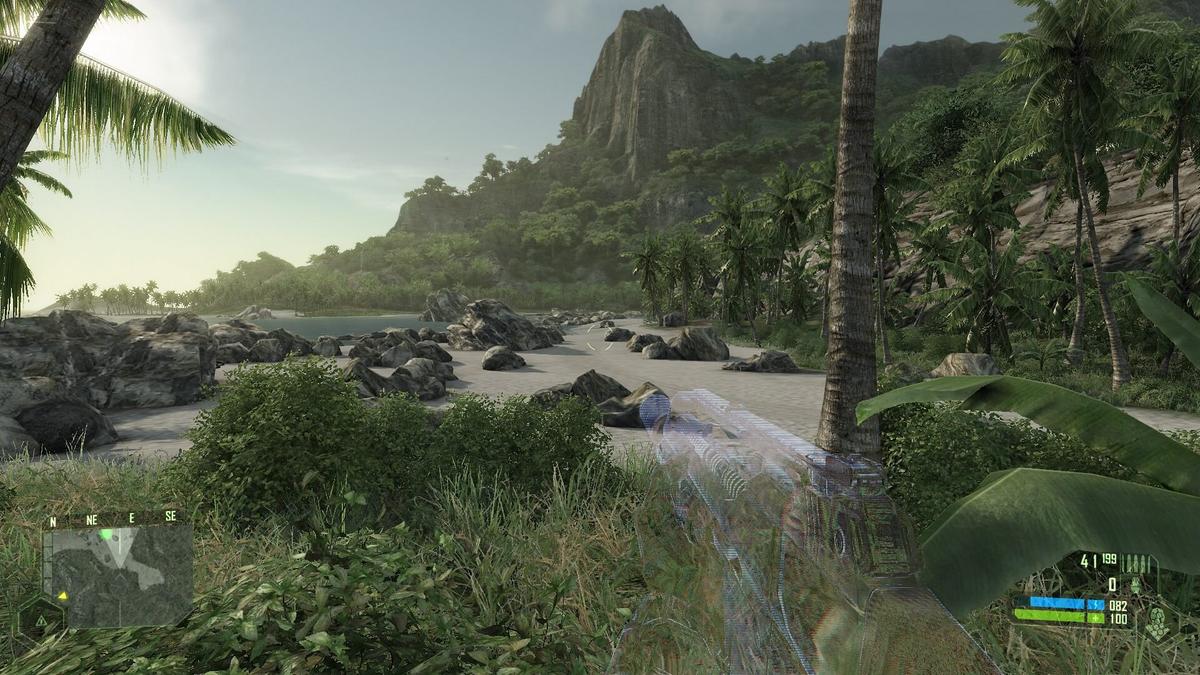Select the green objective marker on minimap
Viewport: 1200px width, 675px height.
point(105,535)
